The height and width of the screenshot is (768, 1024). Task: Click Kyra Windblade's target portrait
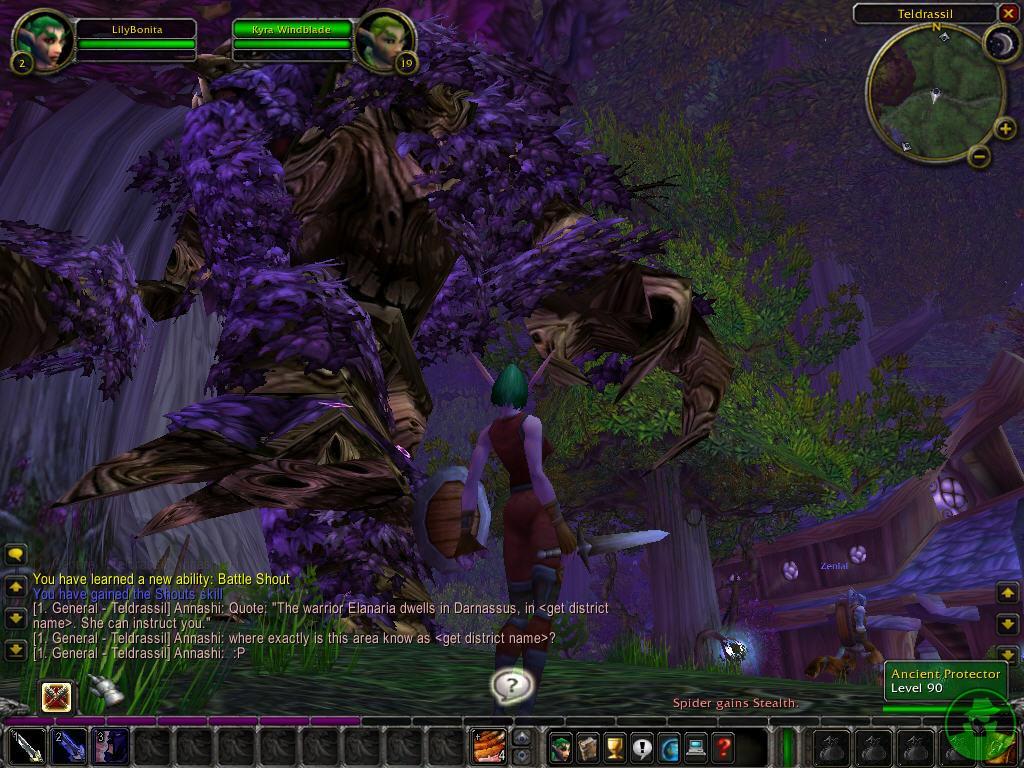tap(385, 41)
